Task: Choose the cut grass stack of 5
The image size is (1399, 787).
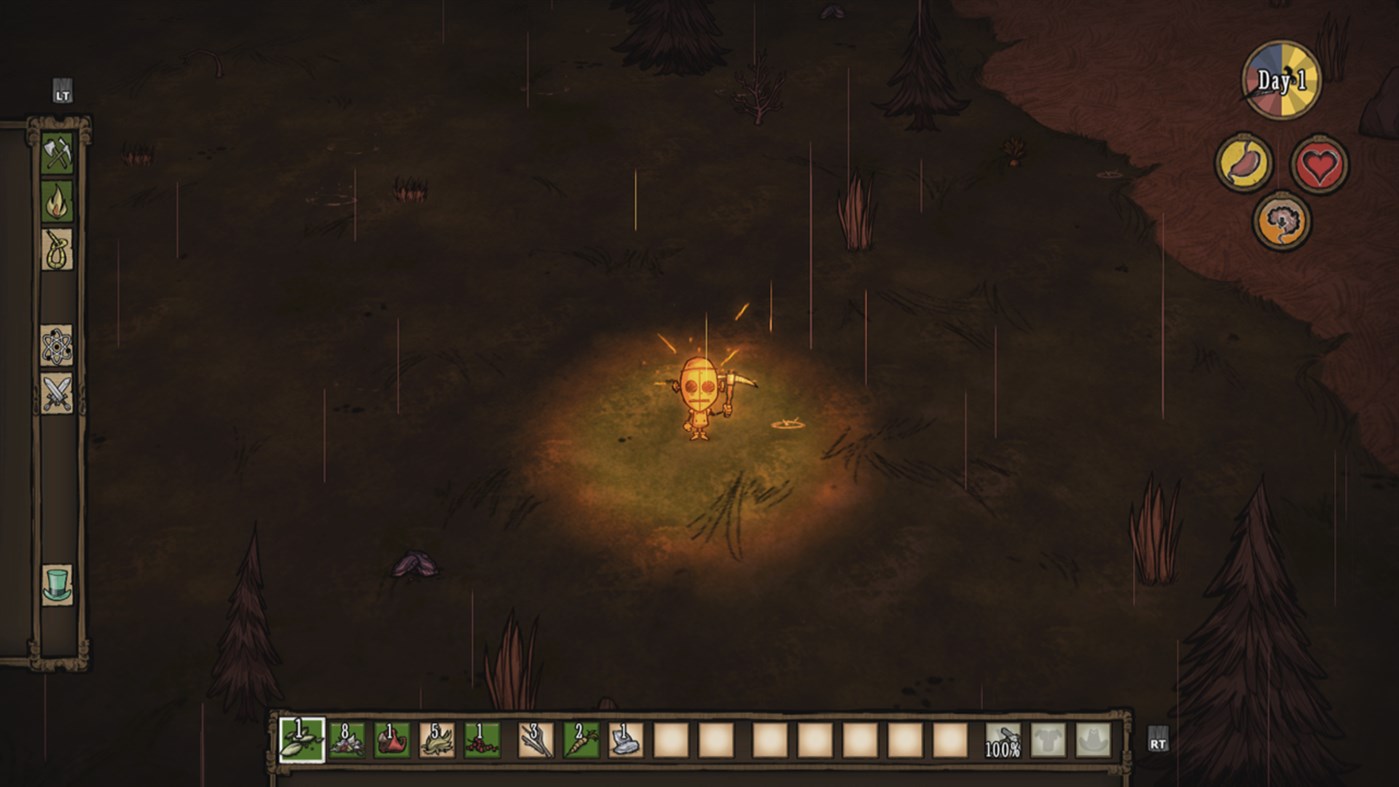Action: tap(437, 740)
